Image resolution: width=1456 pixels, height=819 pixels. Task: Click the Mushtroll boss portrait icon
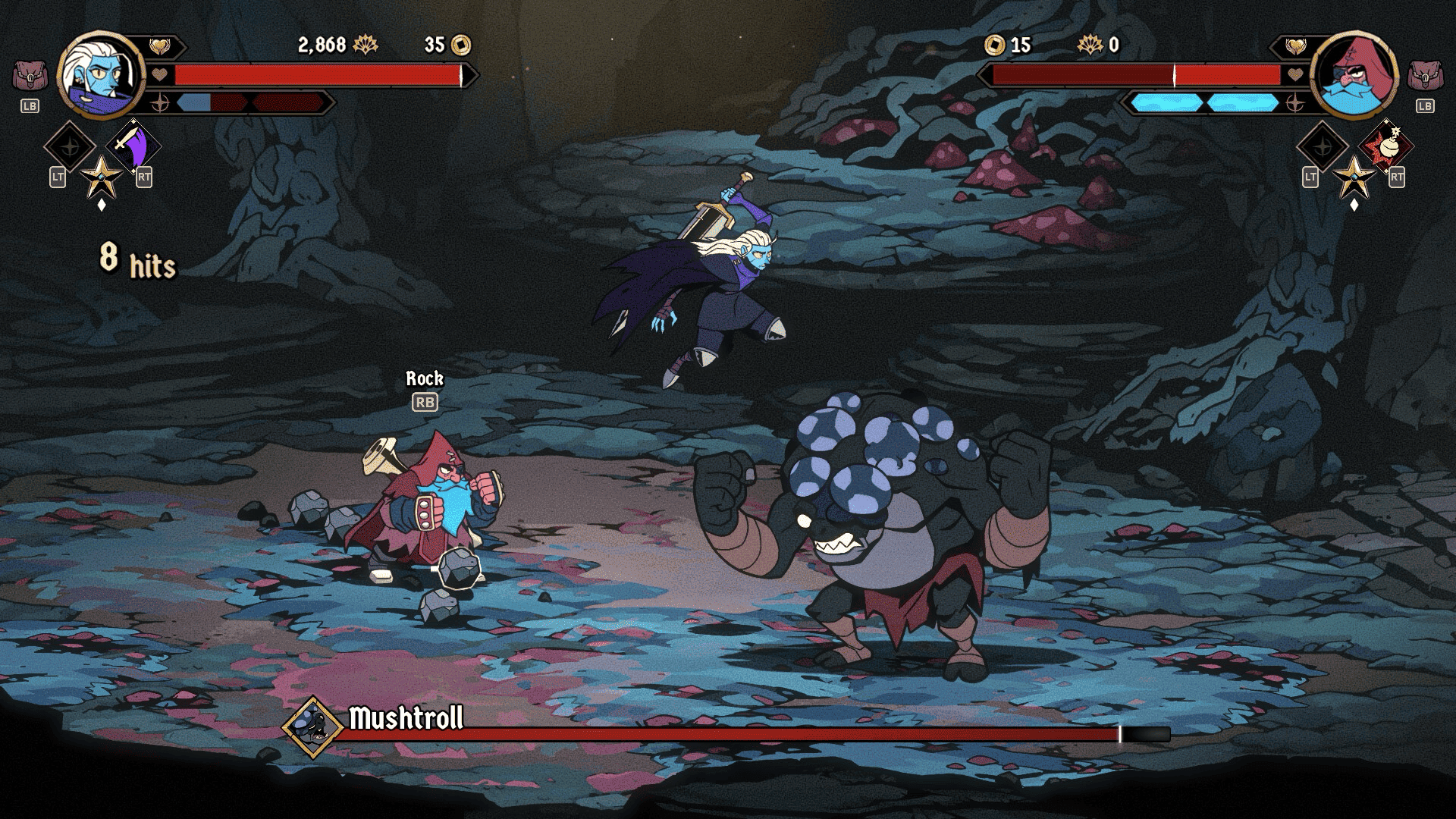[x=312, y=727]
